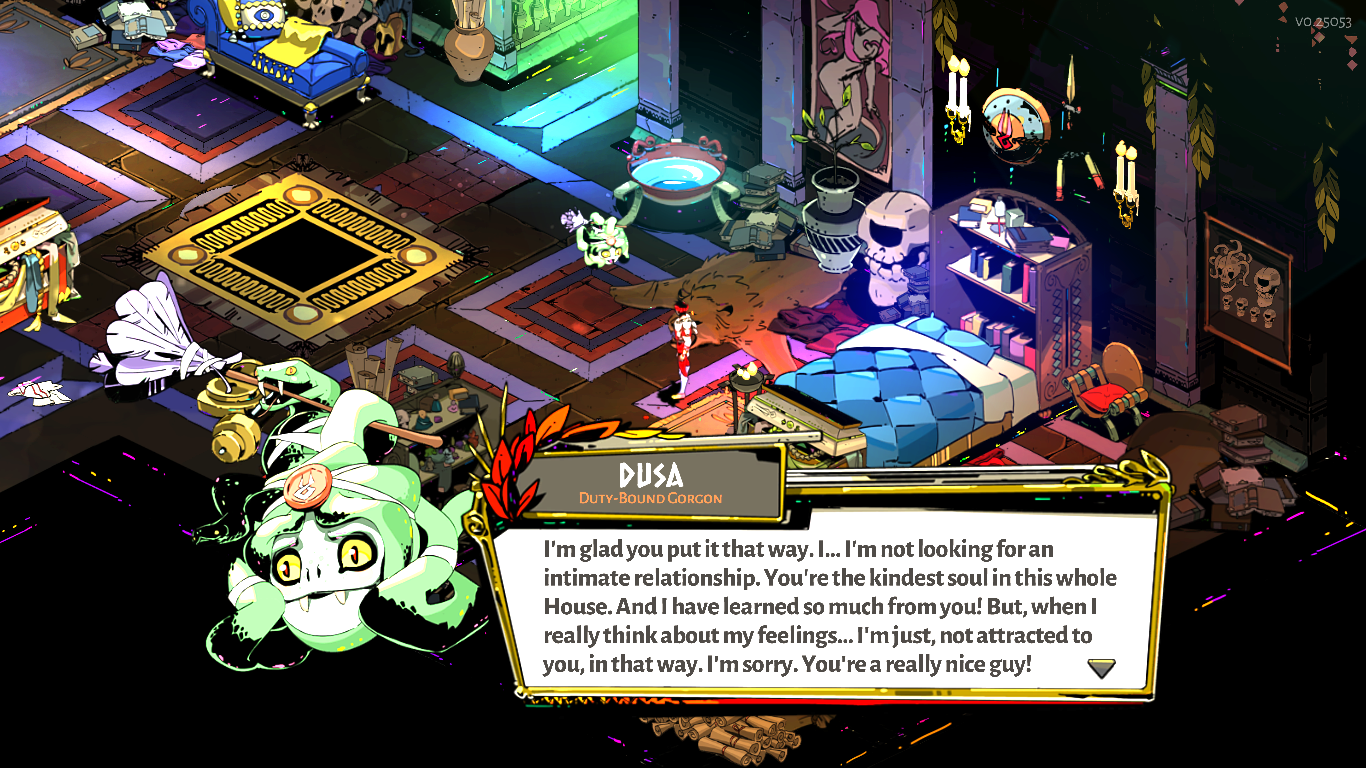Advance dialogue with the down arrow

pyautogui.click(x=1101, y=668)
